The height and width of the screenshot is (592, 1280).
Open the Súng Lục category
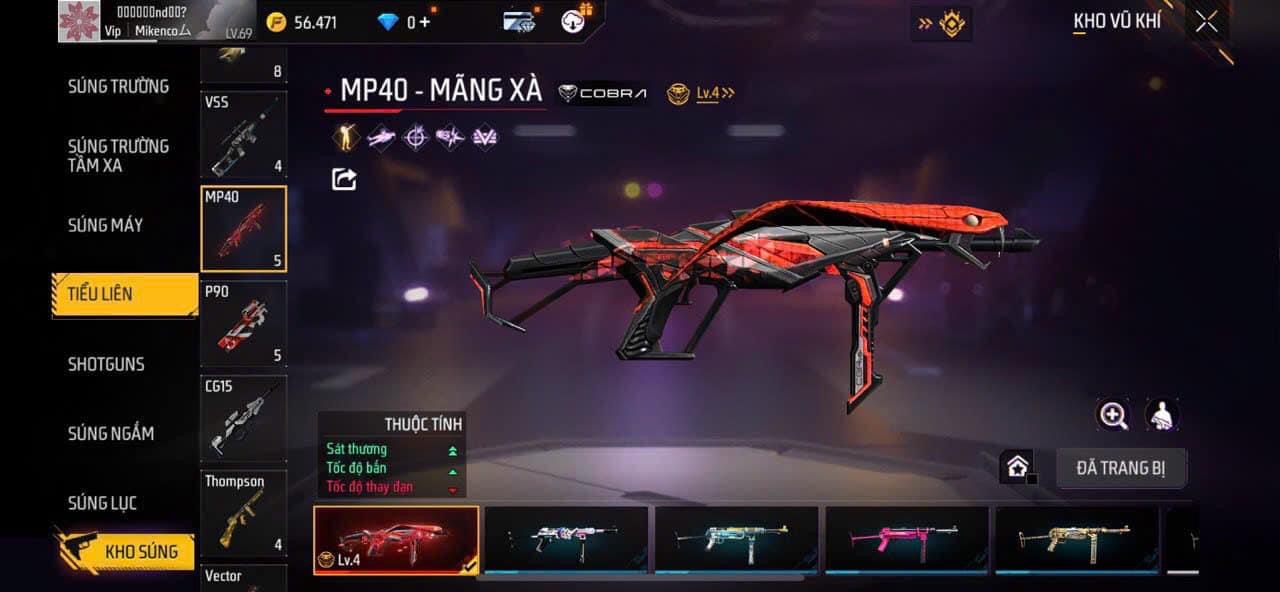(103, 503)
